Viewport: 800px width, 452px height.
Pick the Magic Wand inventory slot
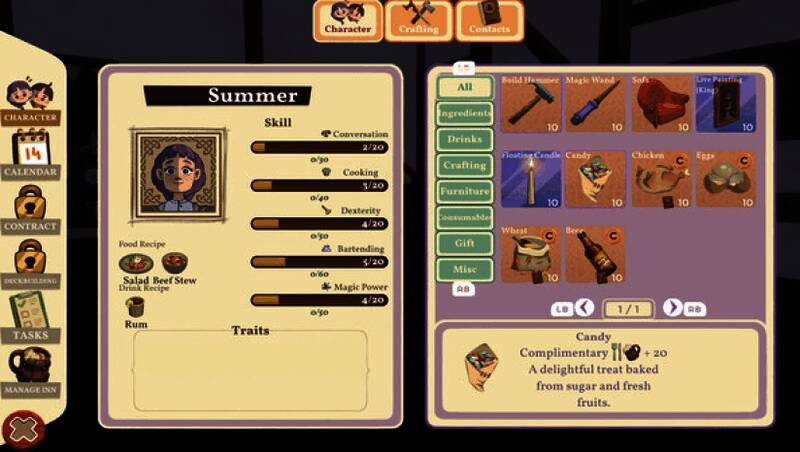594,104
